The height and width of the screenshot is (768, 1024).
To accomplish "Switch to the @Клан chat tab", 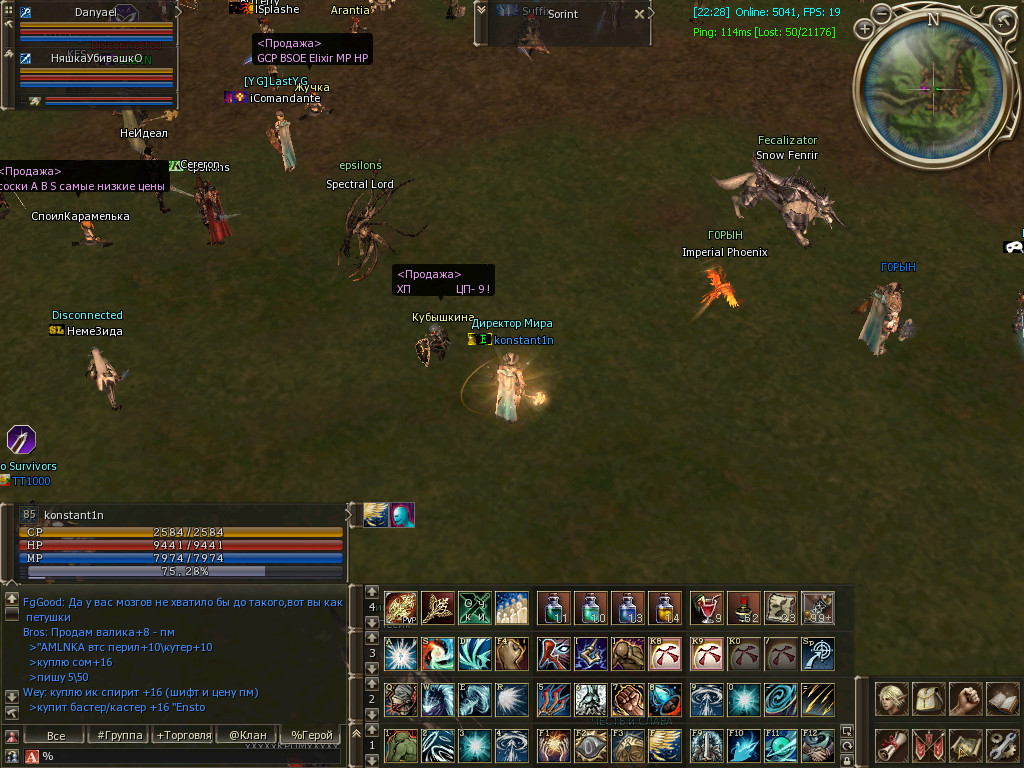I will (248, 736).
